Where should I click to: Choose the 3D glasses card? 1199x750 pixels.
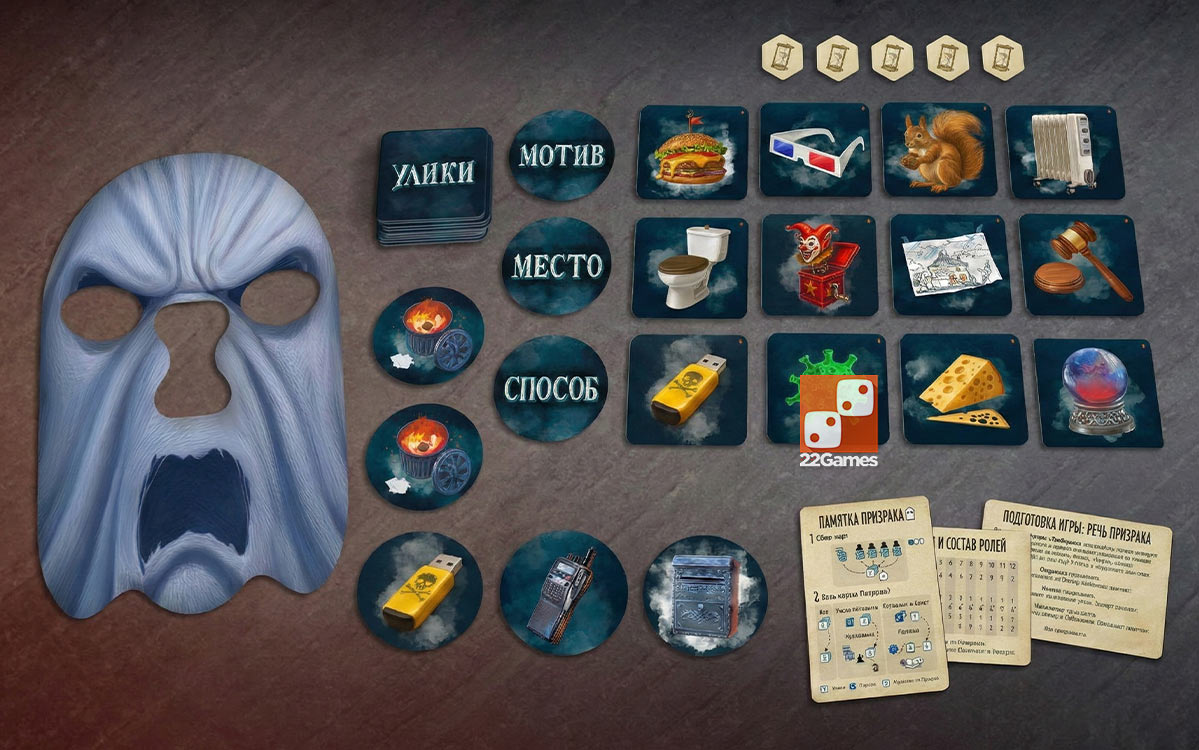click(815, 149)
